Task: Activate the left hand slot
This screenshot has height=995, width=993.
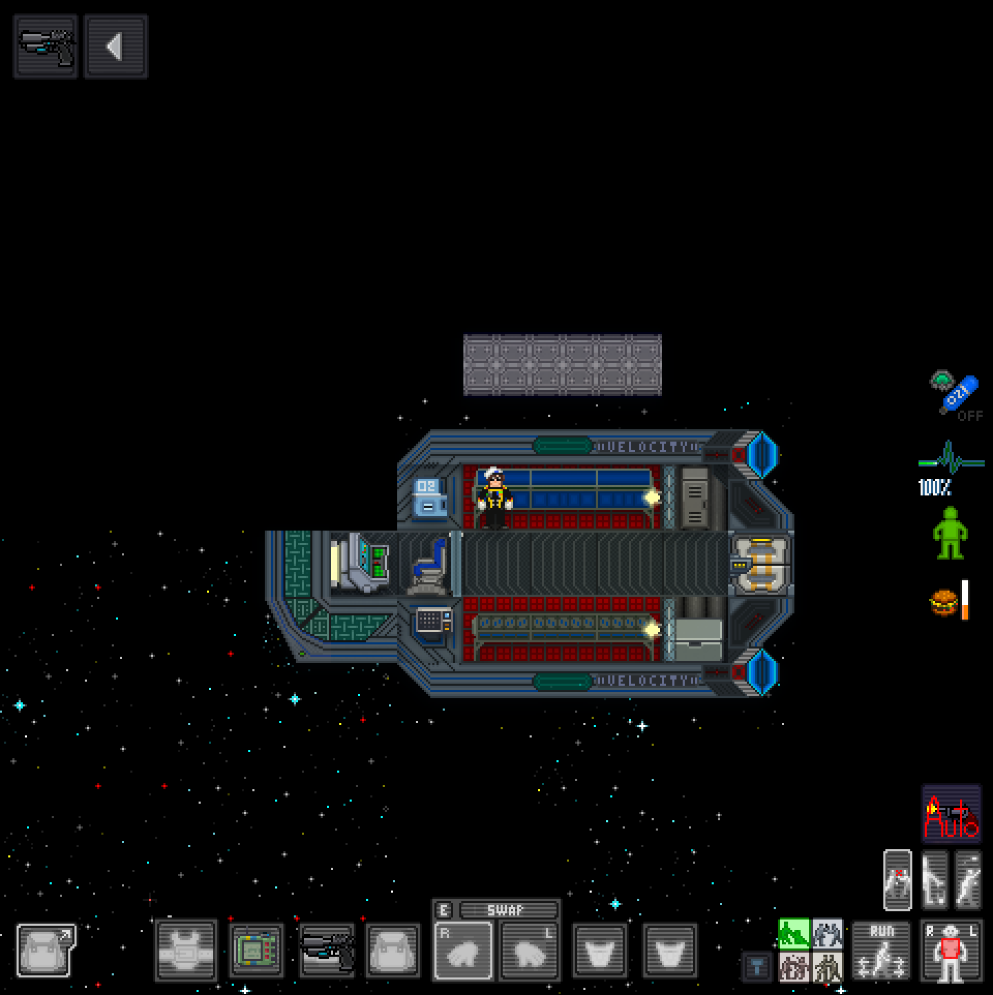Action: [530, 950]
